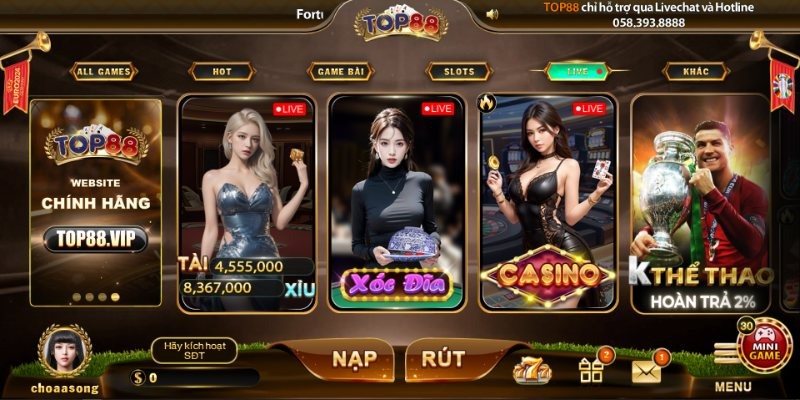This screenshot has width=800, height=400.
Task: Select the GAME BÀI tab
Action: point(341,72)
